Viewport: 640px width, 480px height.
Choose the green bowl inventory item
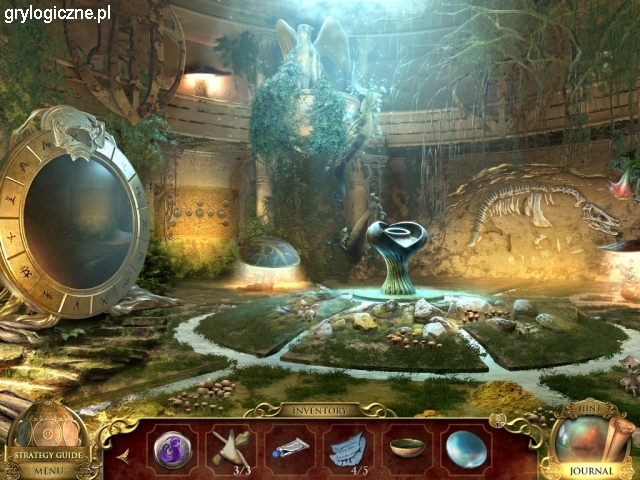click(406, 446)
